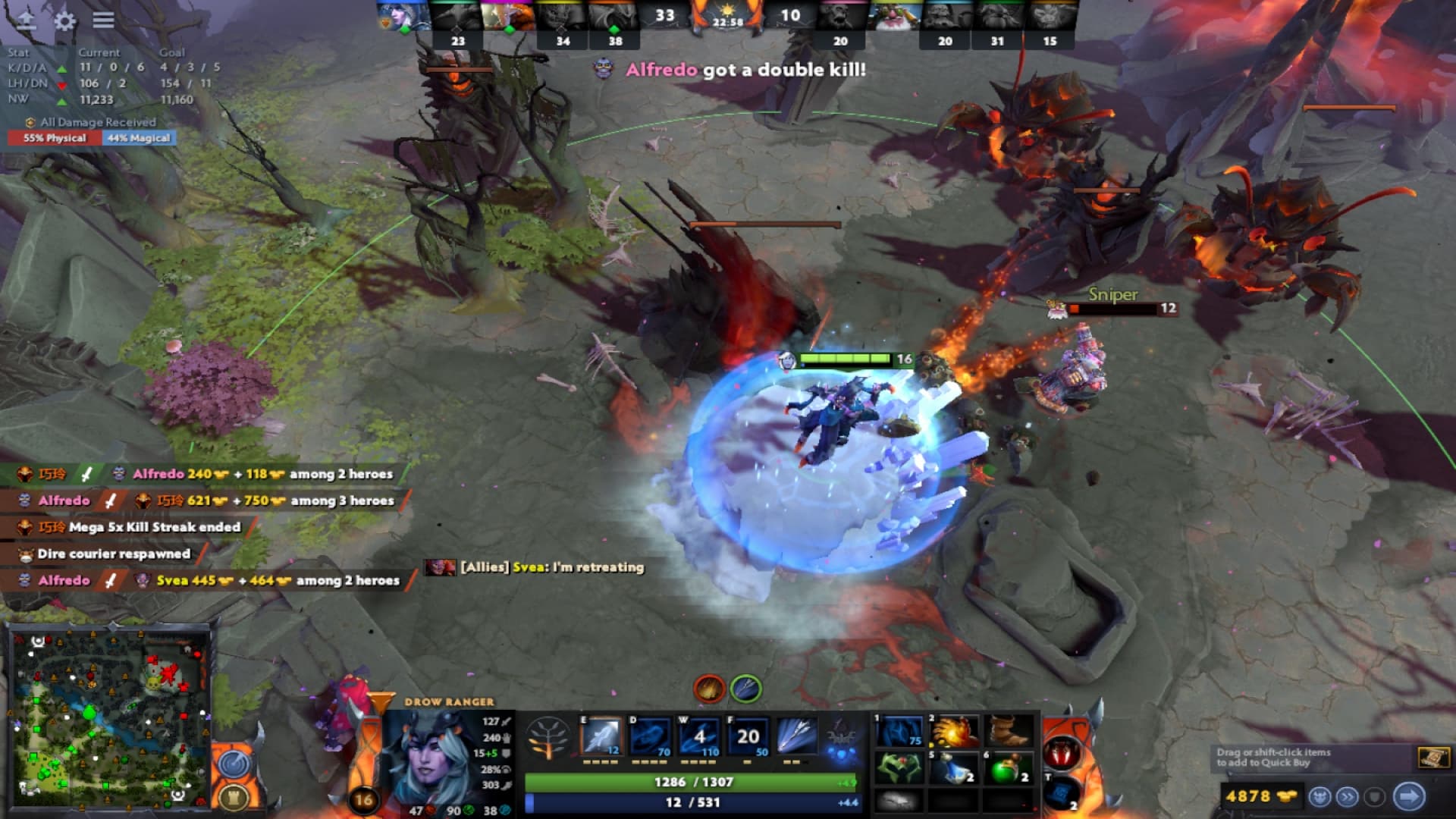
Task: Use the blue clarity potion
Action: click(955, 769)
